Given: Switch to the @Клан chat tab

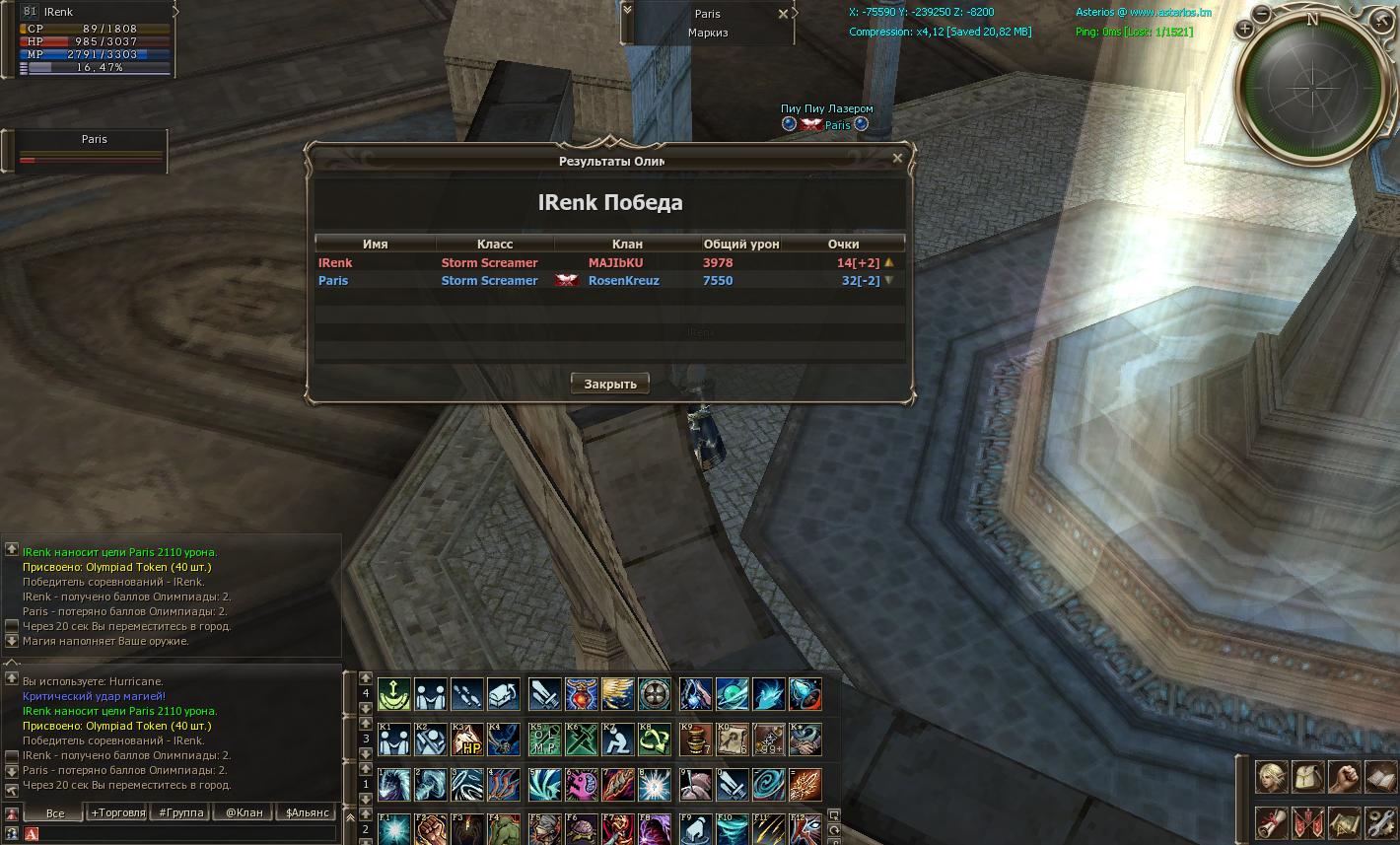Looking at the screenshot, I should coord(244,813).
